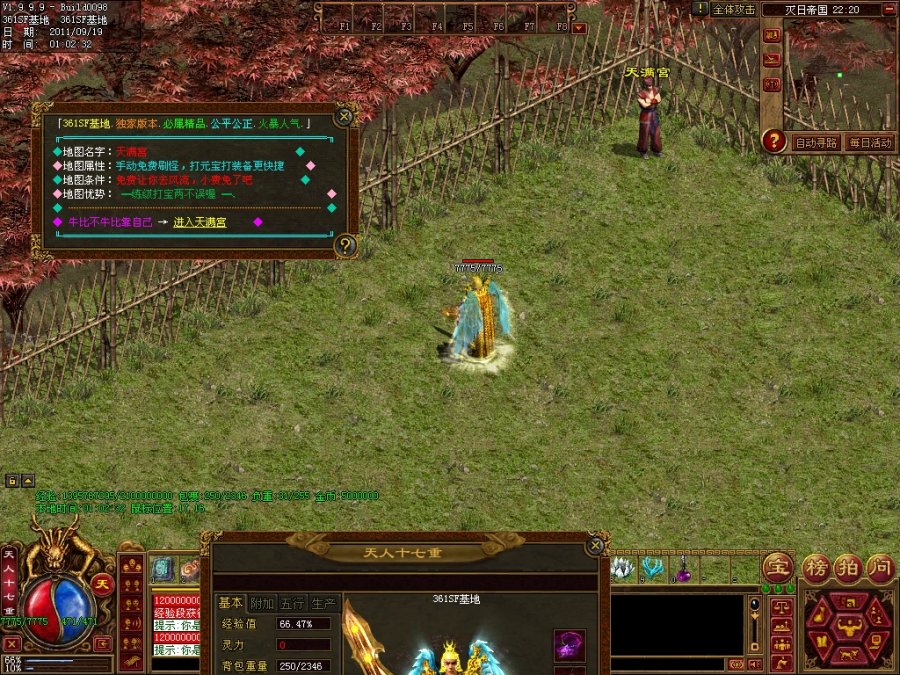Screen dimensions: 900x675
Task: Click the round 天 button by the orb
Action: click(x=102, y=585)
